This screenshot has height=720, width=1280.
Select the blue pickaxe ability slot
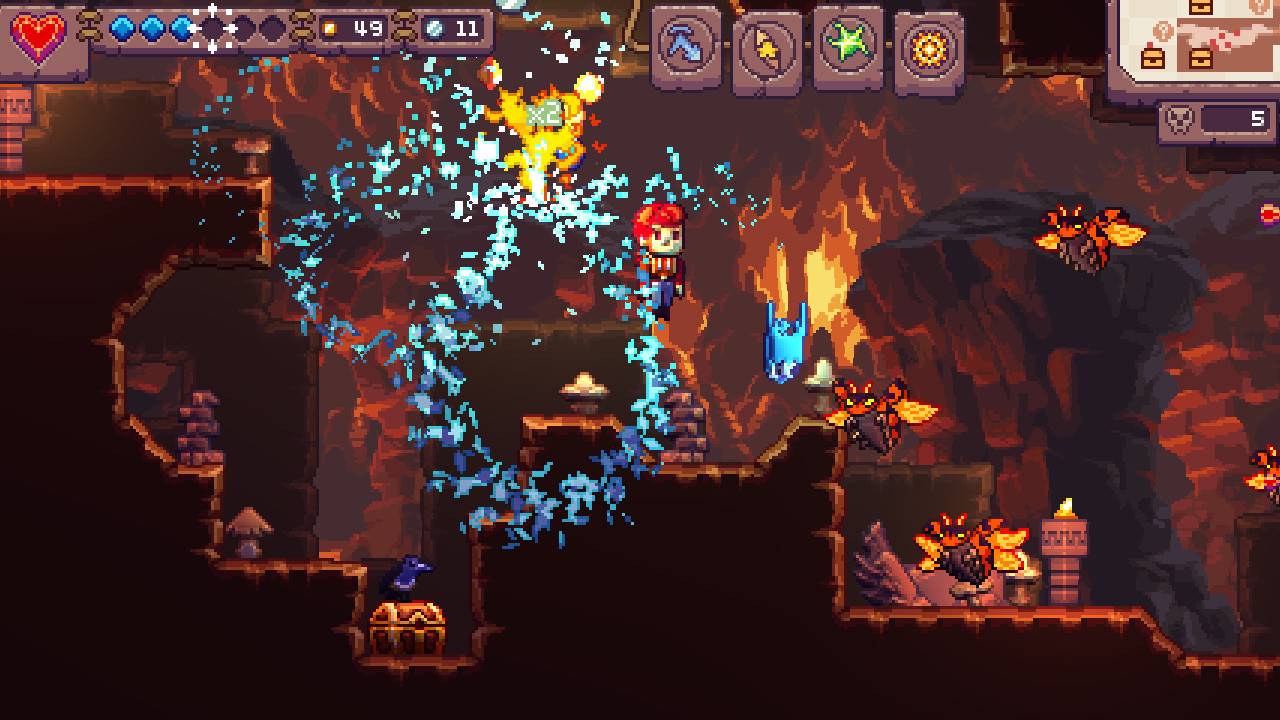coord(687,46)
